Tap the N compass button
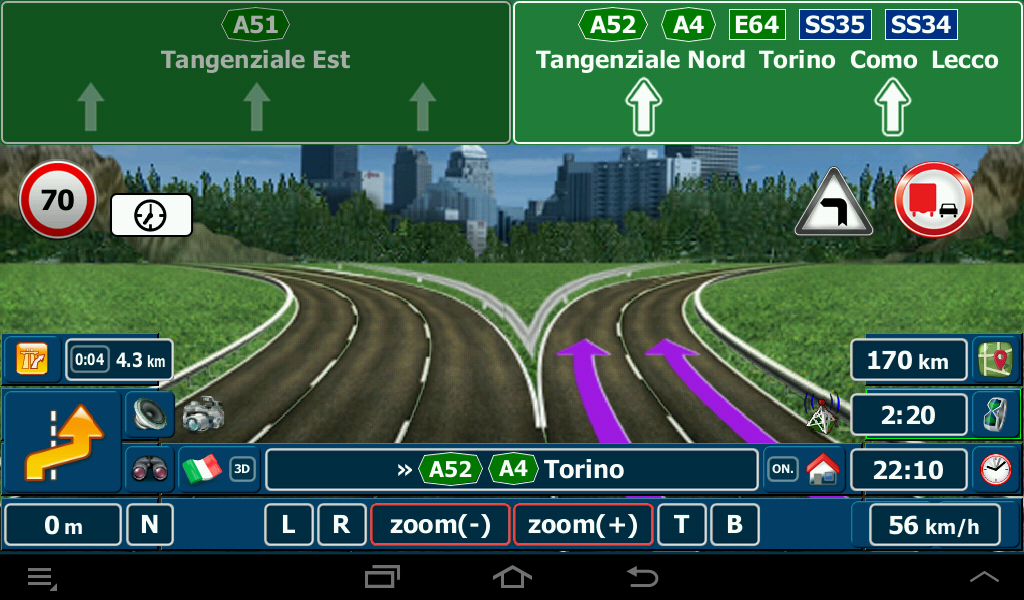This screenshot has height=600, width=1024. coord(149,525)
